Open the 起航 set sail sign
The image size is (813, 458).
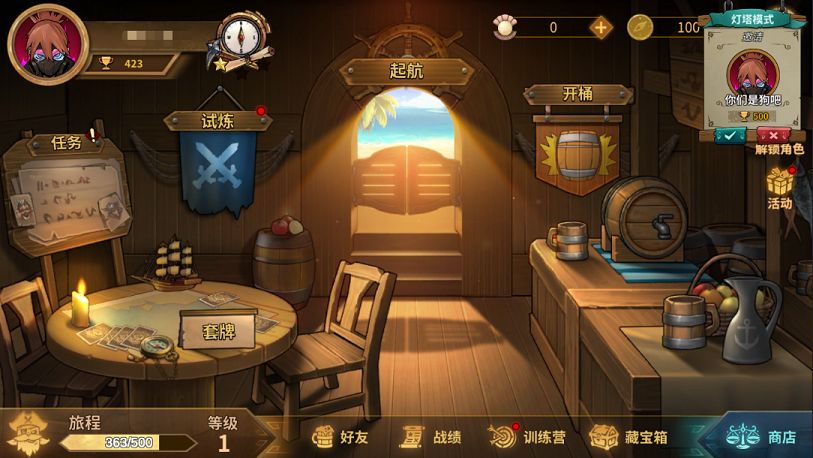(406, 71)
